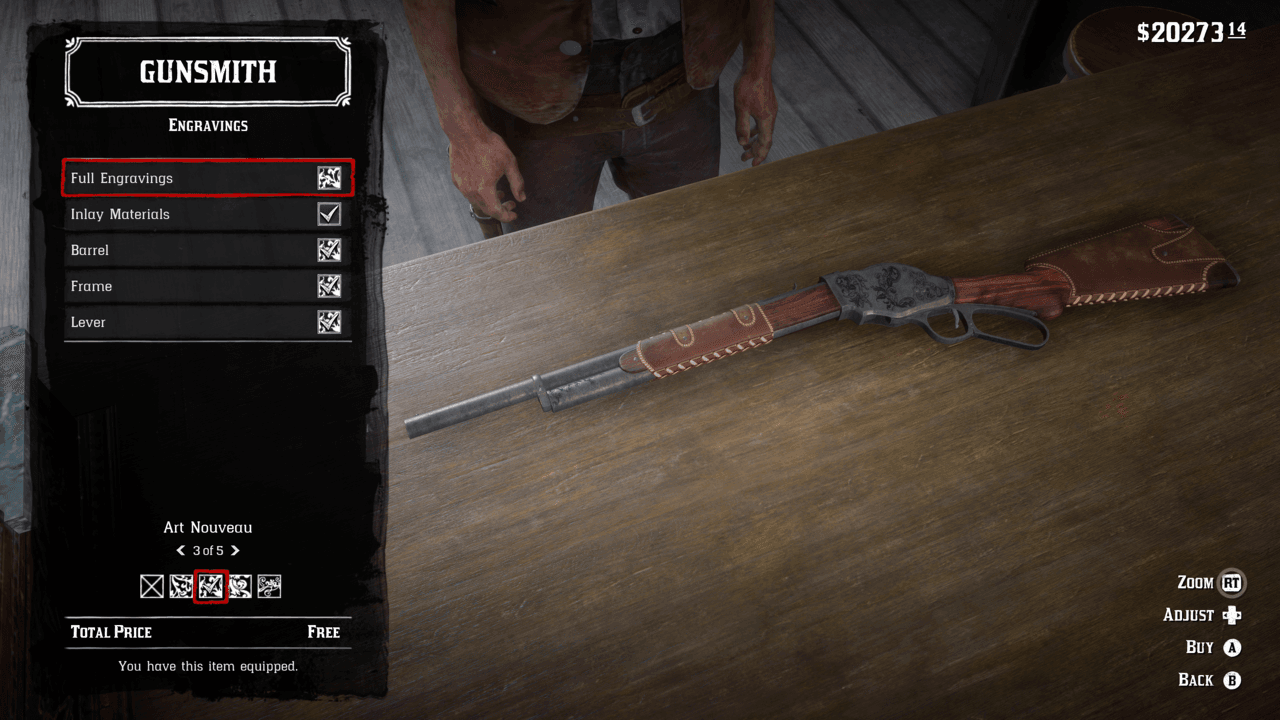This screenshot has width=1280, height=720.
Task: Click the left arrow beside 3 of 5
Action: click(181, 551)
